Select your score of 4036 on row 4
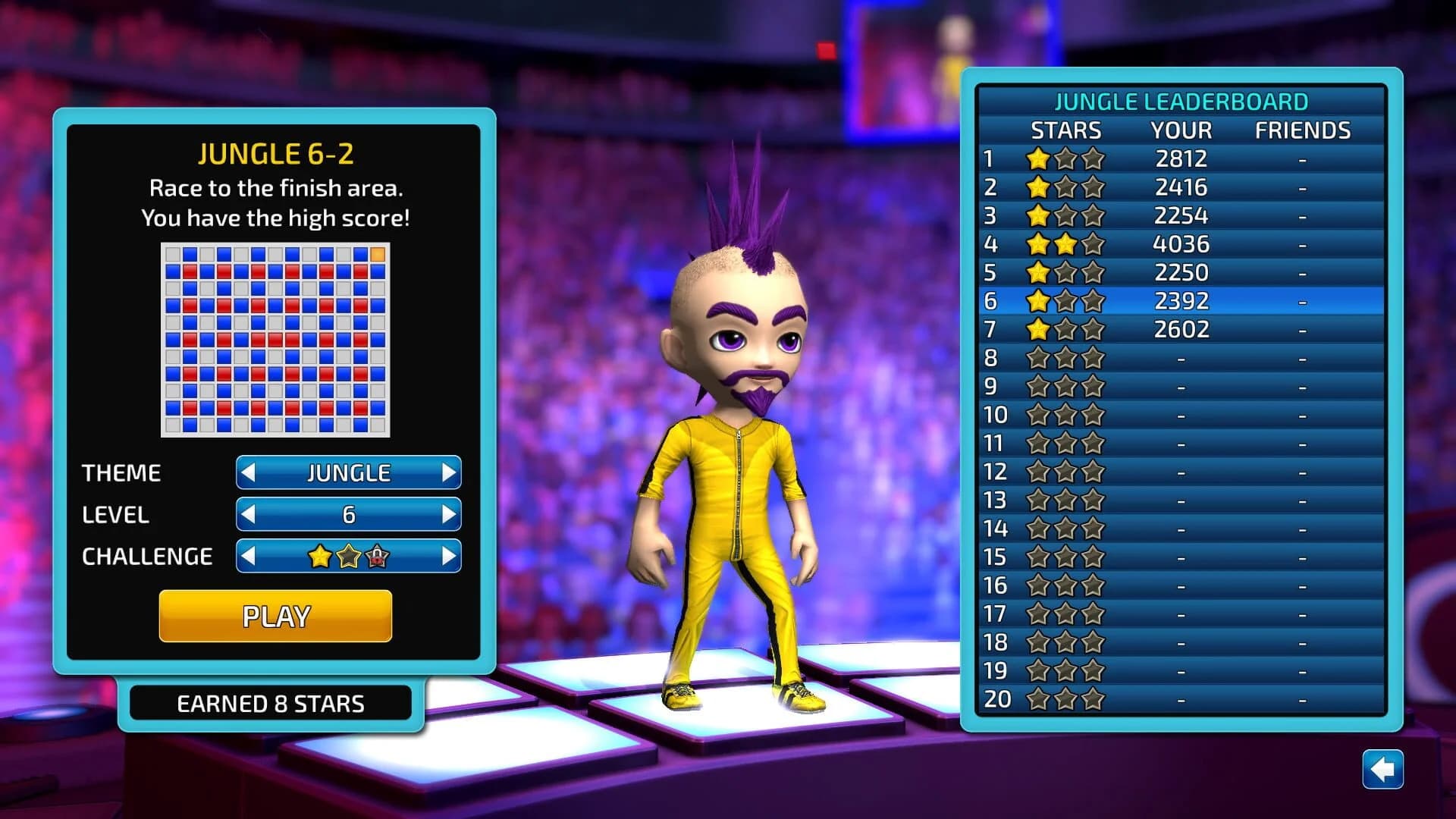 click(x=1179, y=244)
